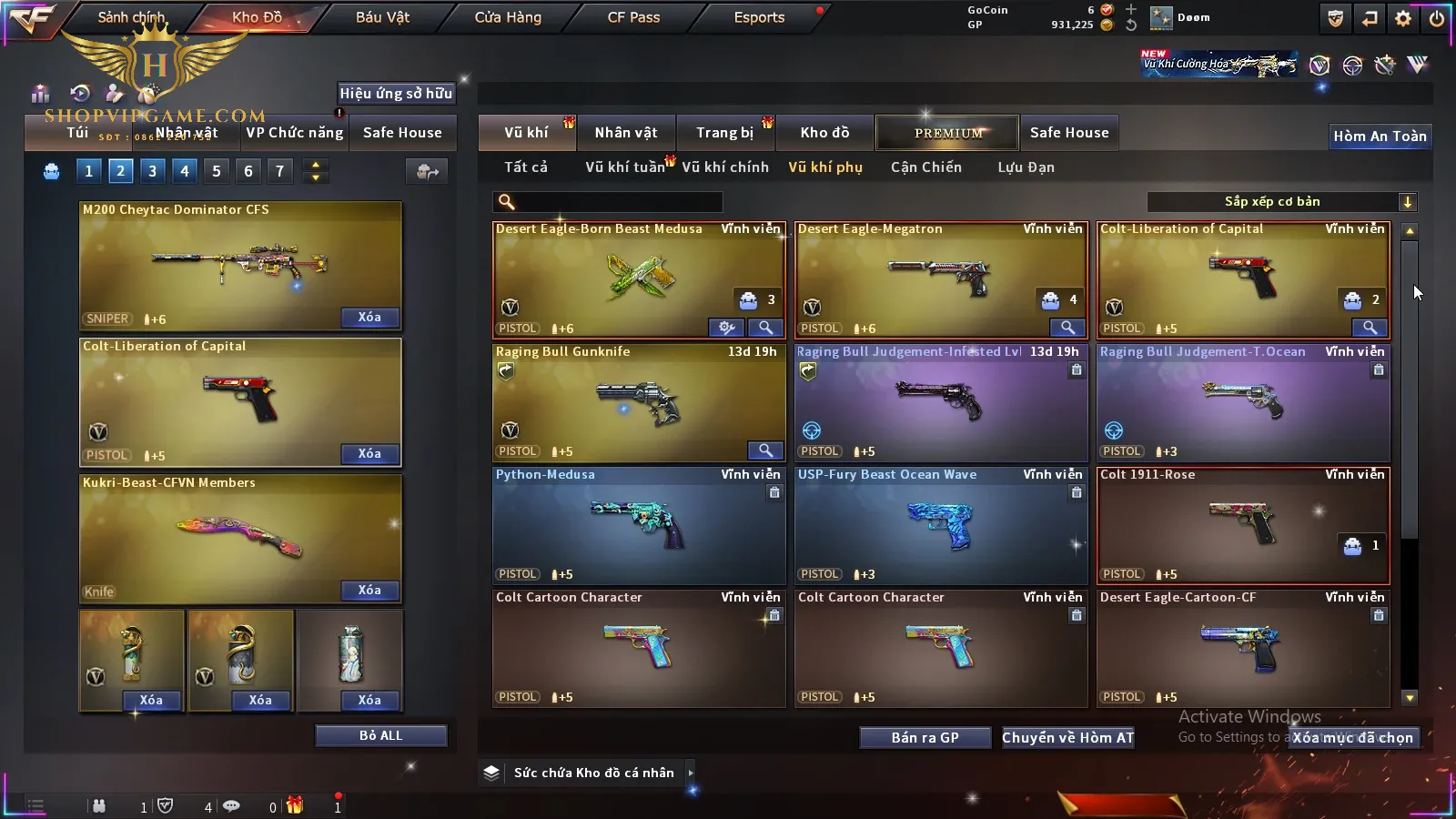Screen dimensions: 1456x819
Task: Go to the CF Pass menu
Action: click(633, 17)
